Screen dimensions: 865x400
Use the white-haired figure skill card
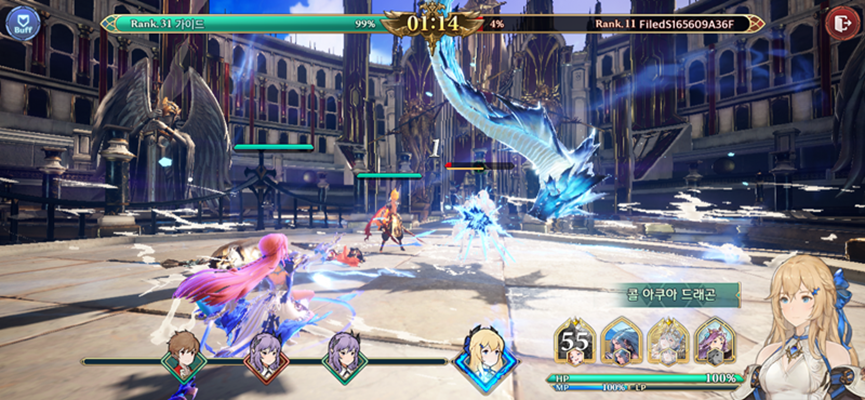(x=667, y=343)
